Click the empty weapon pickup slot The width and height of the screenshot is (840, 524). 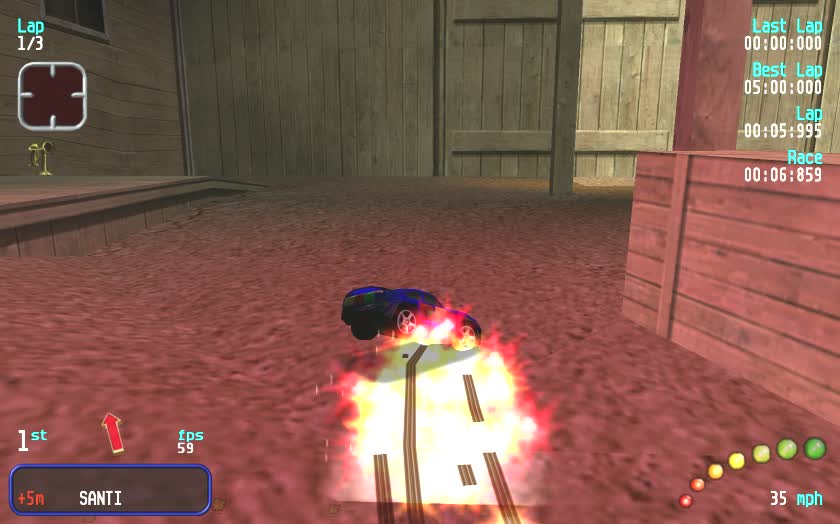52,96
